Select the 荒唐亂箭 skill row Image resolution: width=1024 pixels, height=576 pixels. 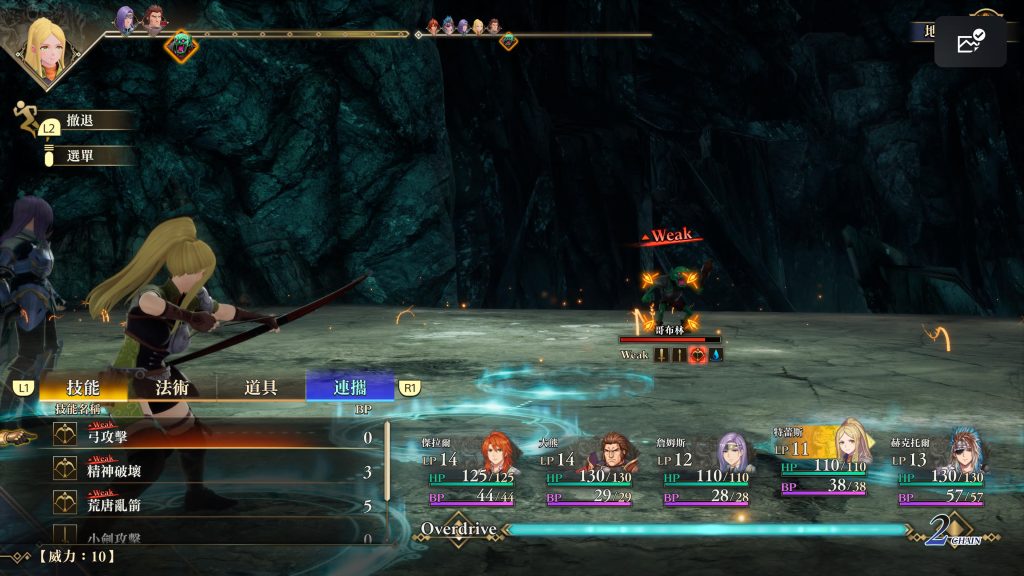click(200, 505)
